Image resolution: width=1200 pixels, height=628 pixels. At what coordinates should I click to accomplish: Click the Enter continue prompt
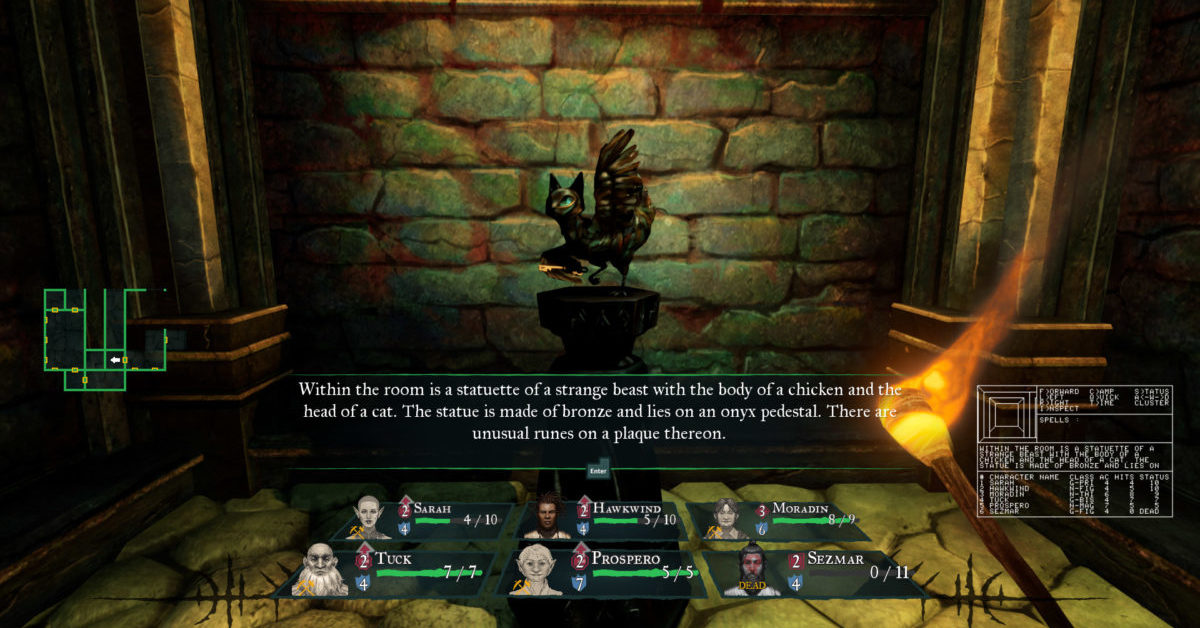click(599, 467)
